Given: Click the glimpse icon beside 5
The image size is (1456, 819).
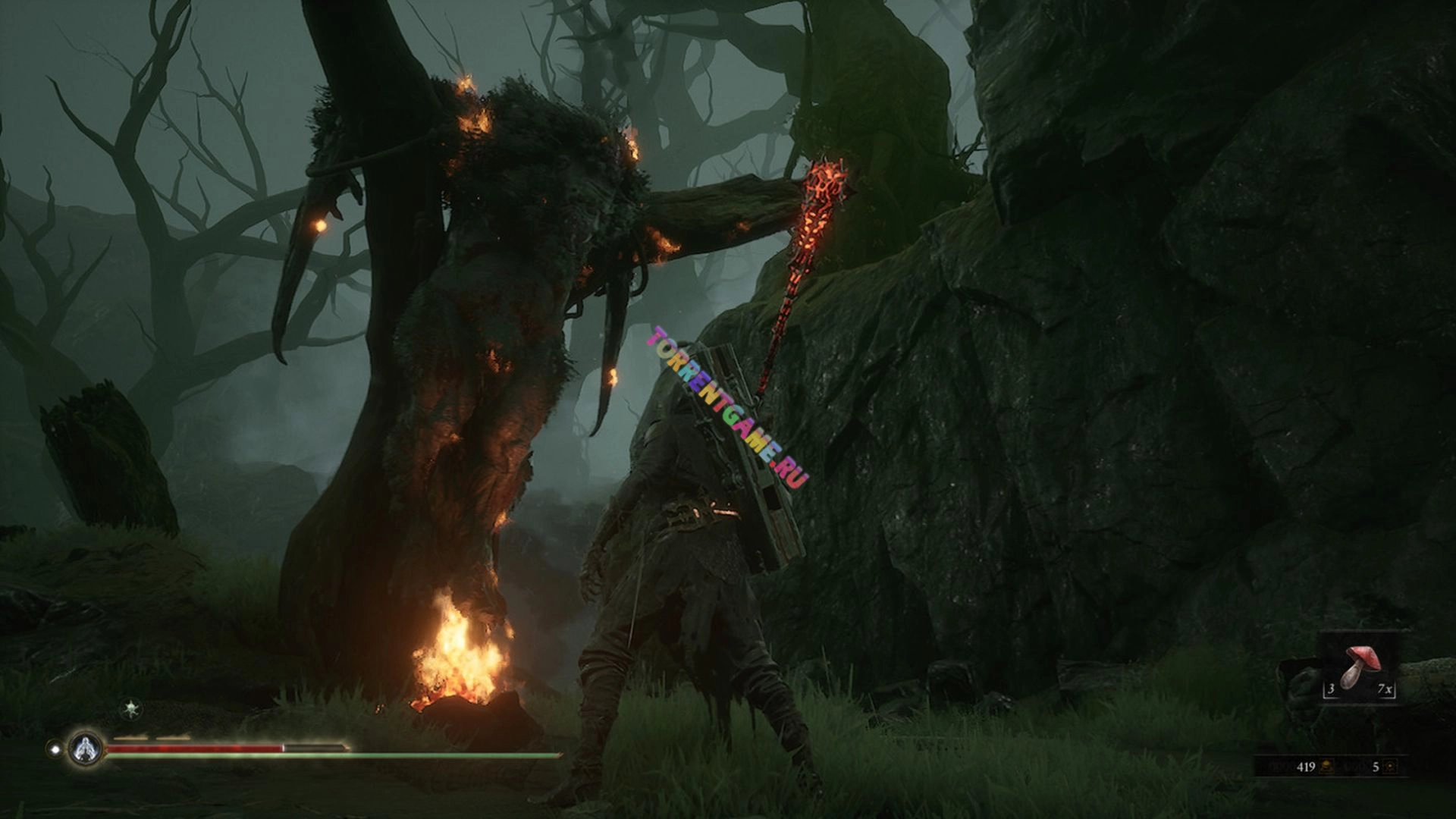Looking at the screenshot, I should [1390, 767].
